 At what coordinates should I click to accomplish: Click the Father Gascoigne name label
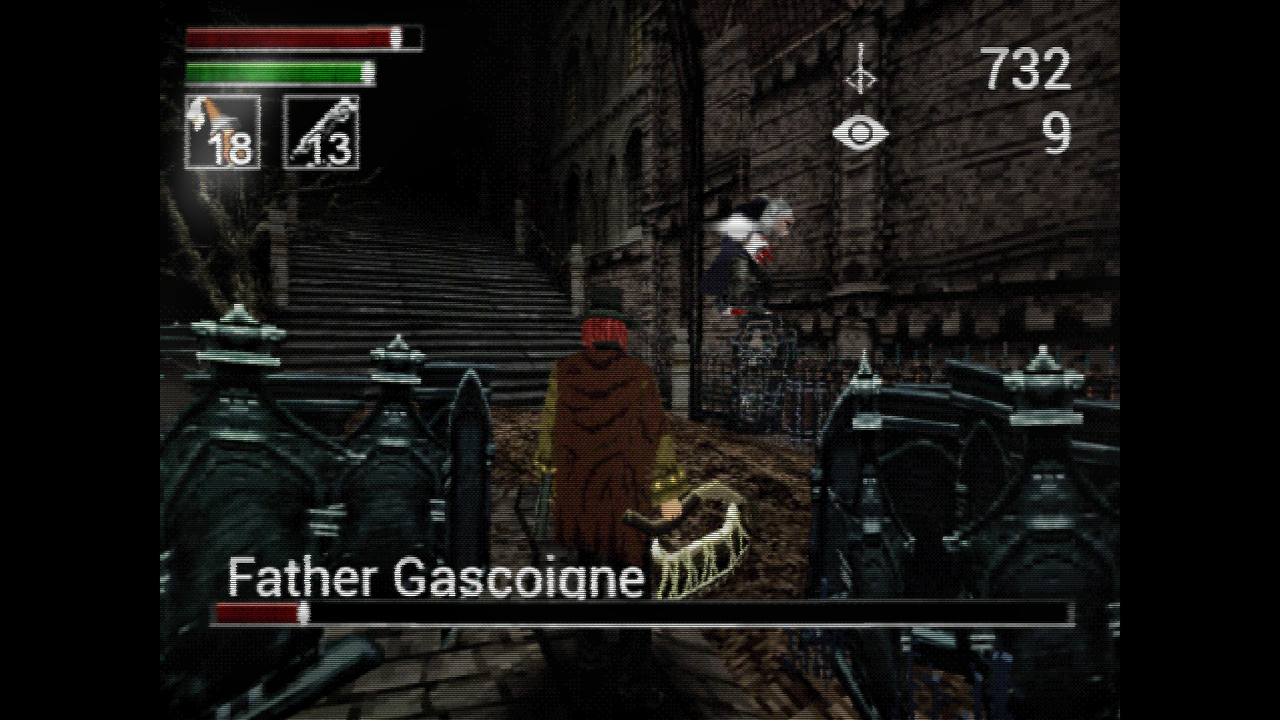[437, 578]
